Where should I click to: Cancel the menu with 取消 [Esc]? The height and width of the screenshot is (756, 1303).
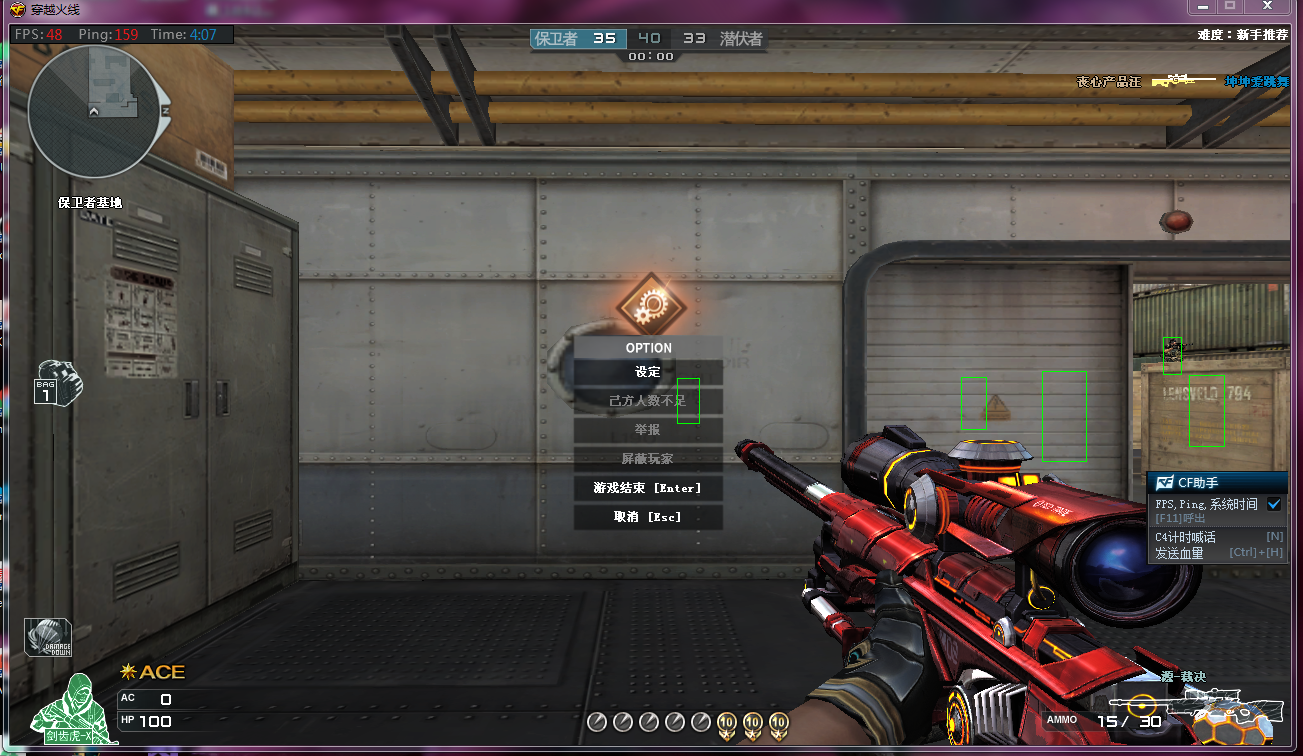click(x=648, y=517)
